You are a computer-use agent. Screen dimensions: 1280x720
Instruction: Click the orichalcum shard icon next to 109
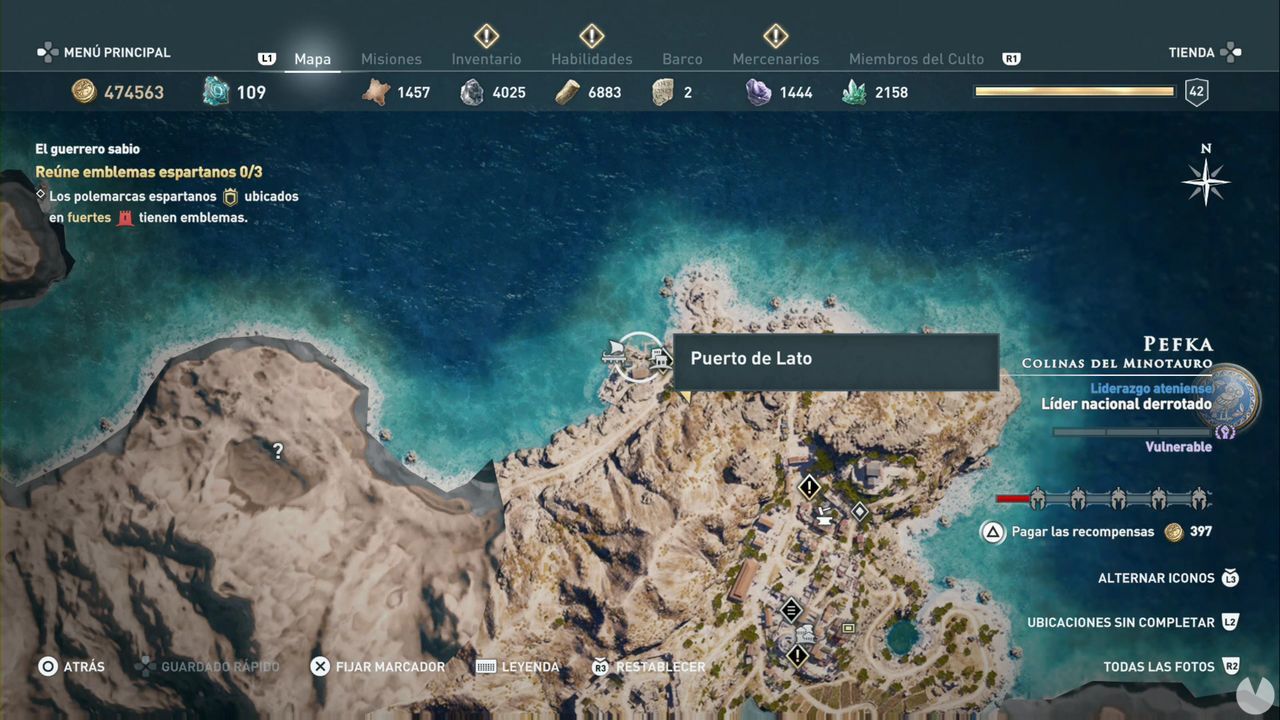pos(213,91)
